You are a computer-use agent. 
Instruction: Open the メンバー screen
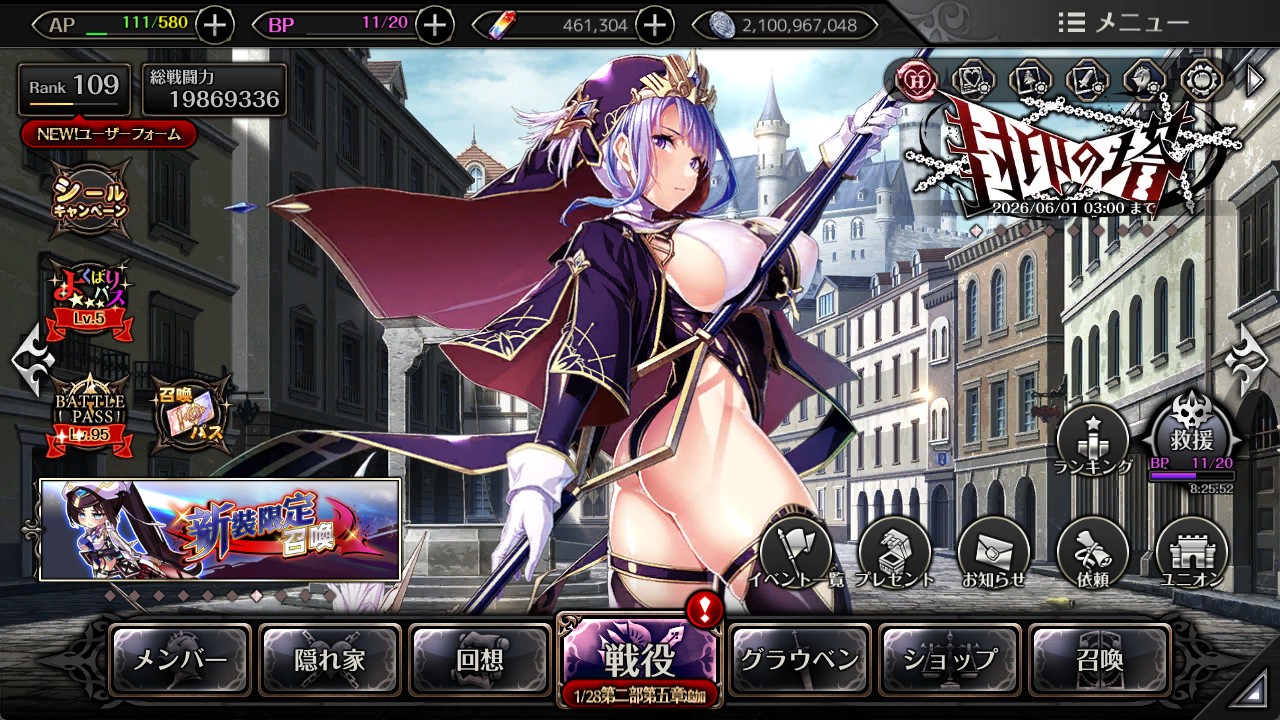click(x=180, y=660)
